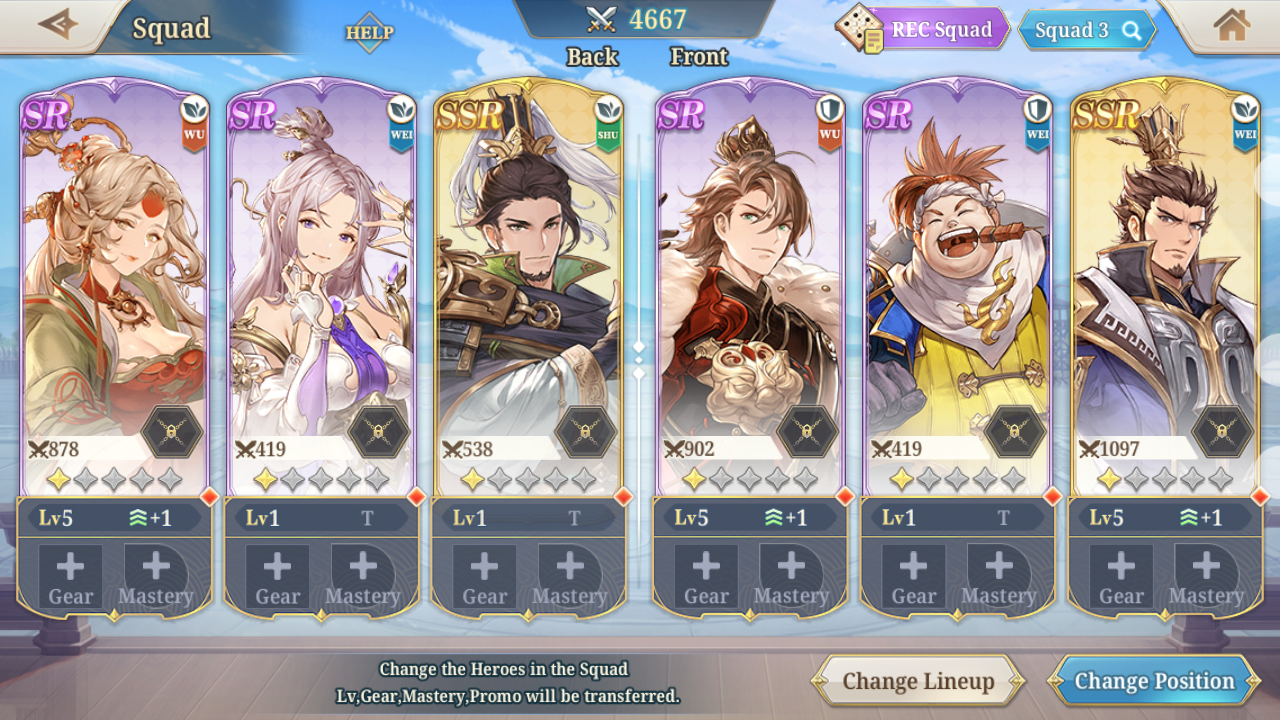The image size is (1280, 720).
Task: Open the HELP diamond button
Action: pos(369,32)
